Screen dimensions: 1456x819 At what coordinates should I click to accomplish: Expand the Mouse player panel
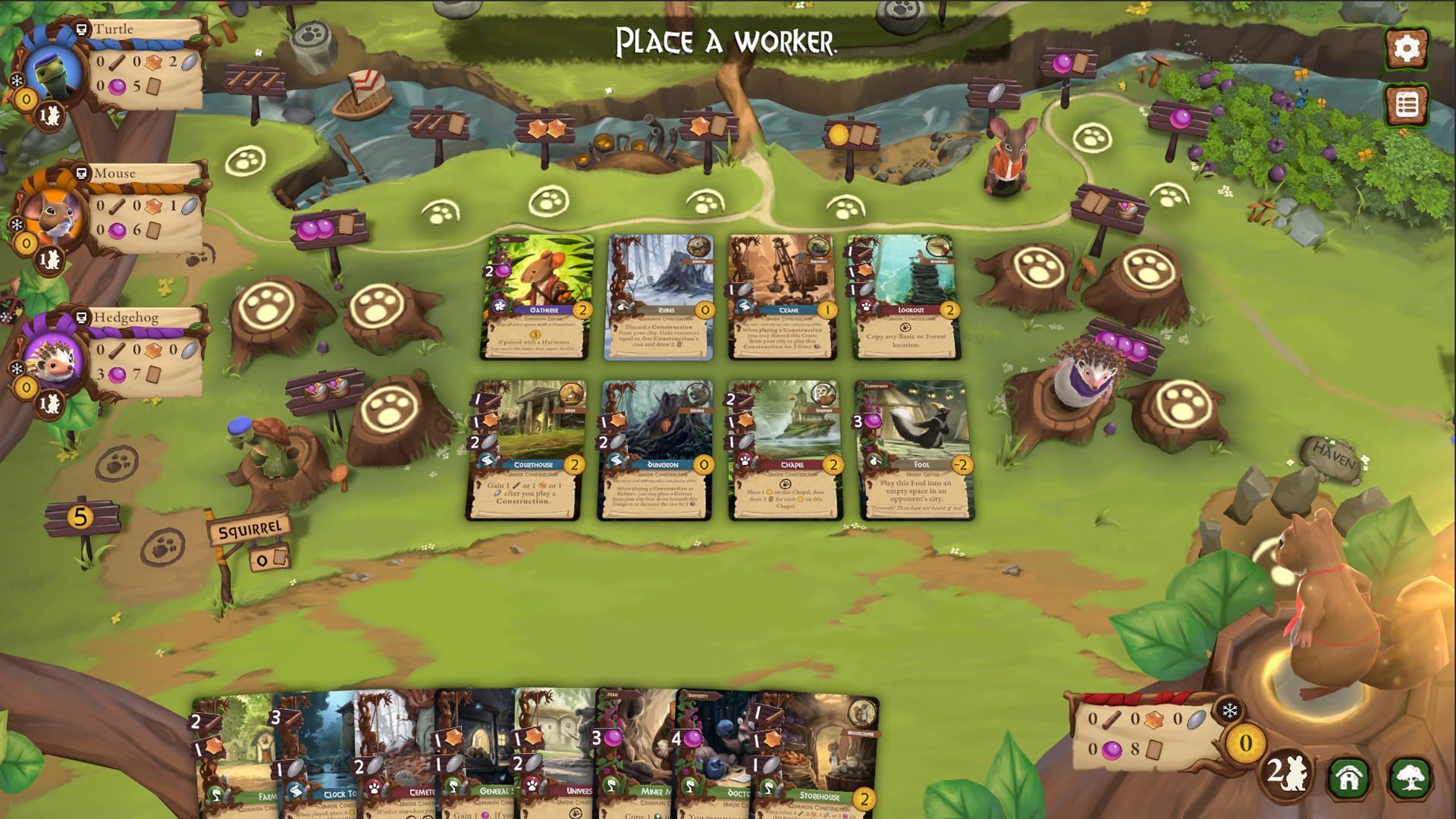pyautogui.click(x=82, y=173)
